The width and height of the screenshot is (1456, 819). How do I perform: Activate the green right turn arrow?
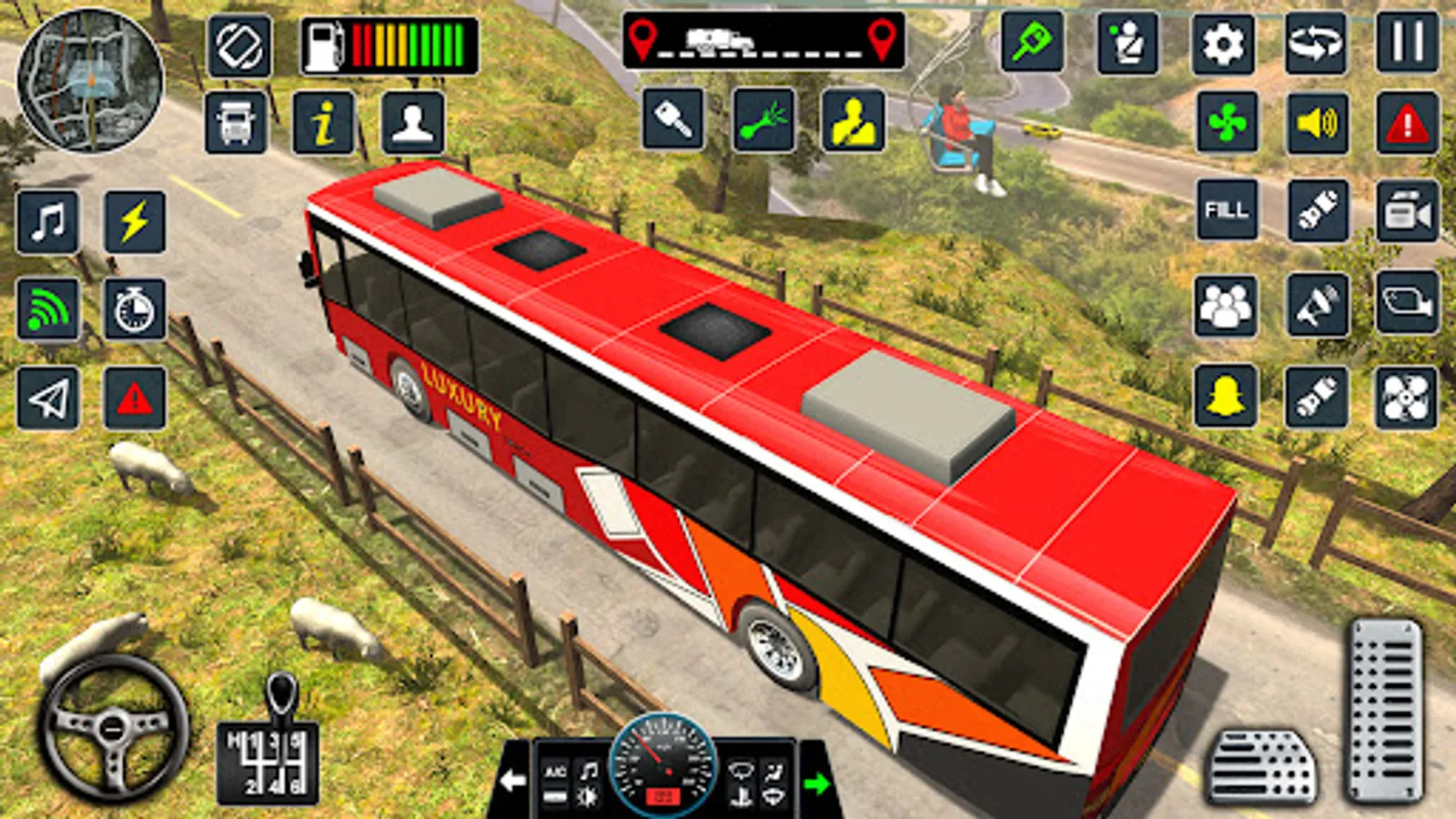click(816, 783)
